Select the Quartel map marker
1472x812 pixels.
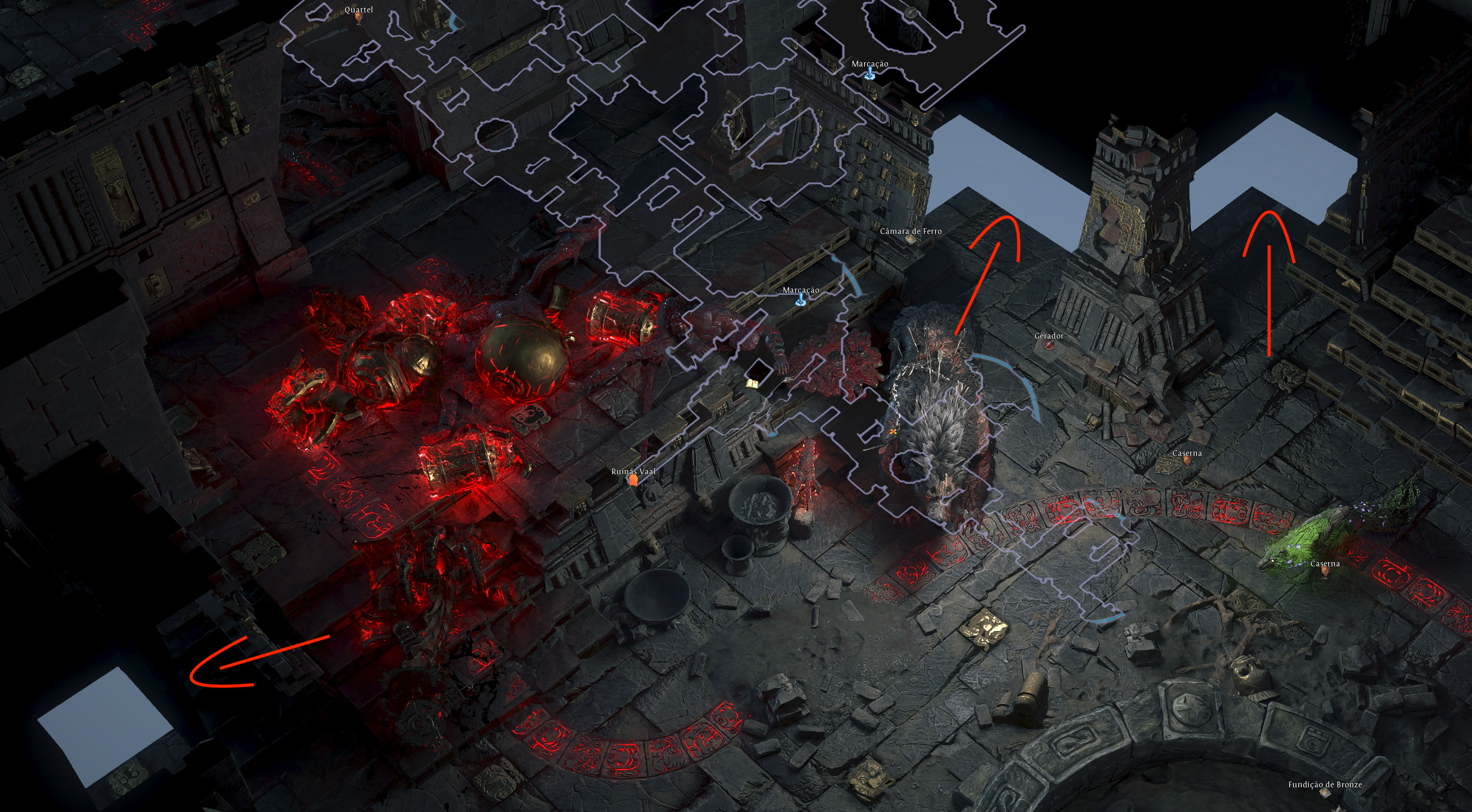[x=359, y=17]
